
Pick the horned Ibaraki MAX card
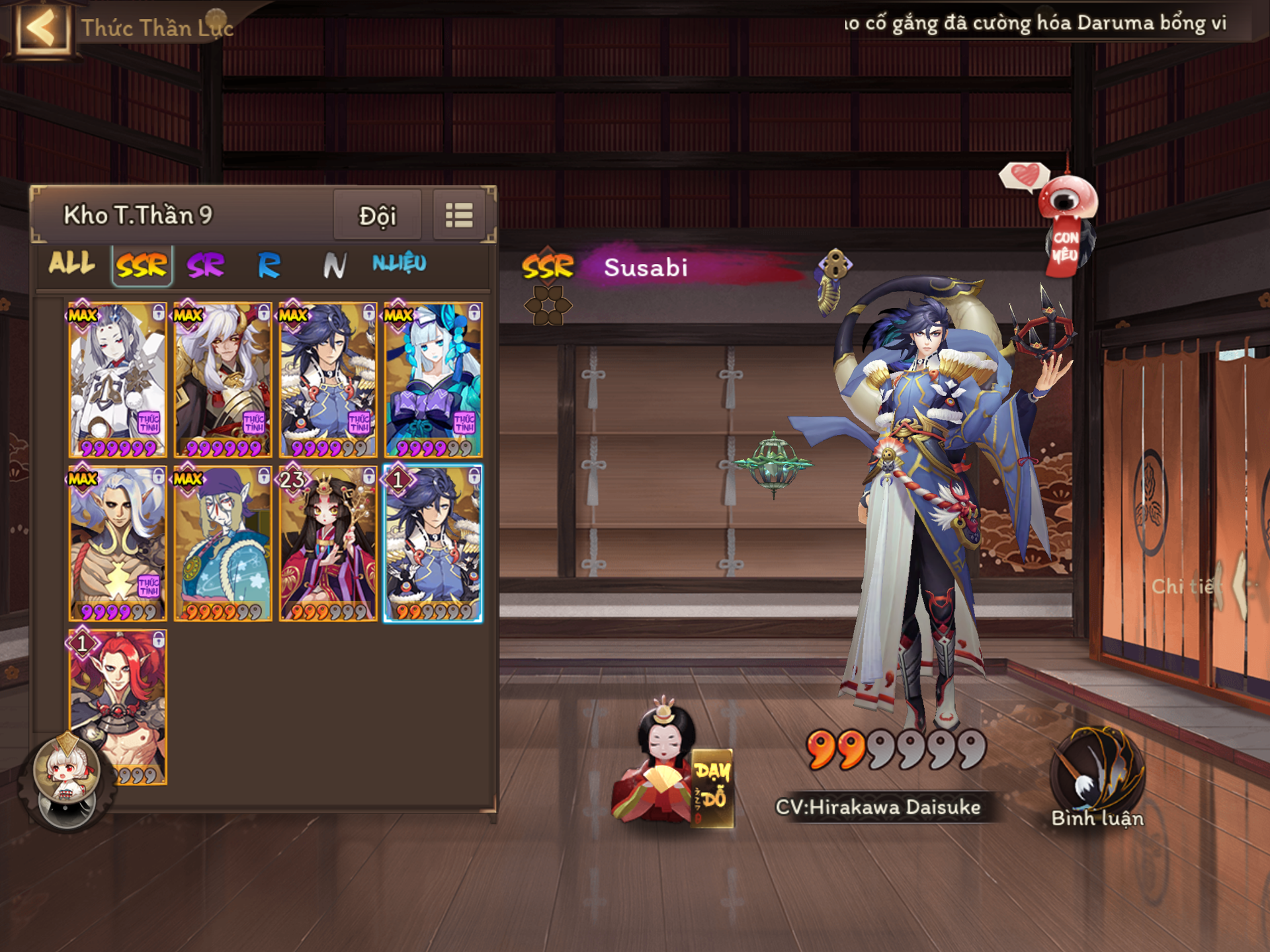coord(223,380)
